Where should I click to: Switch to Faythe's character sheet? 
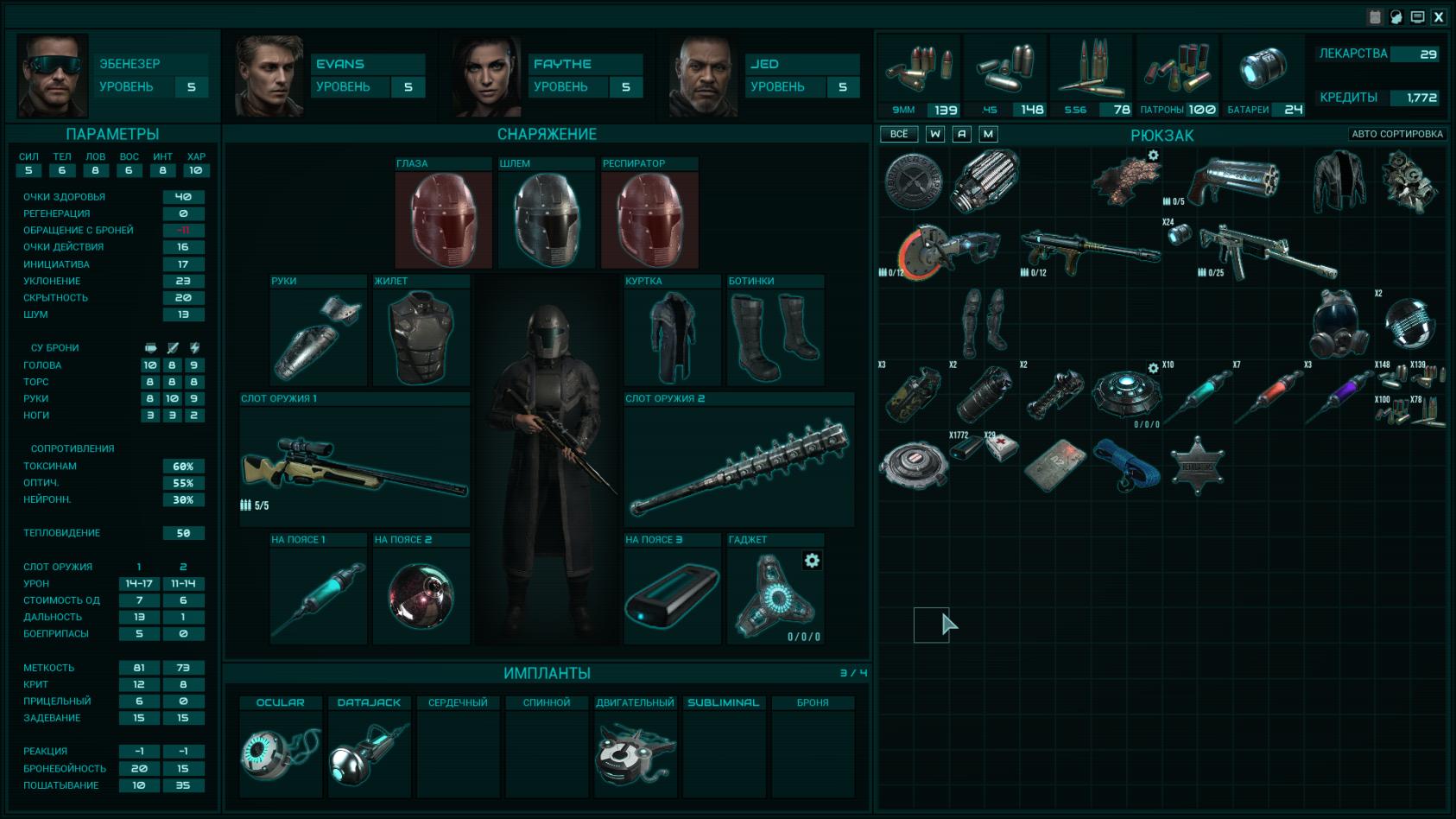click(486, 76)
